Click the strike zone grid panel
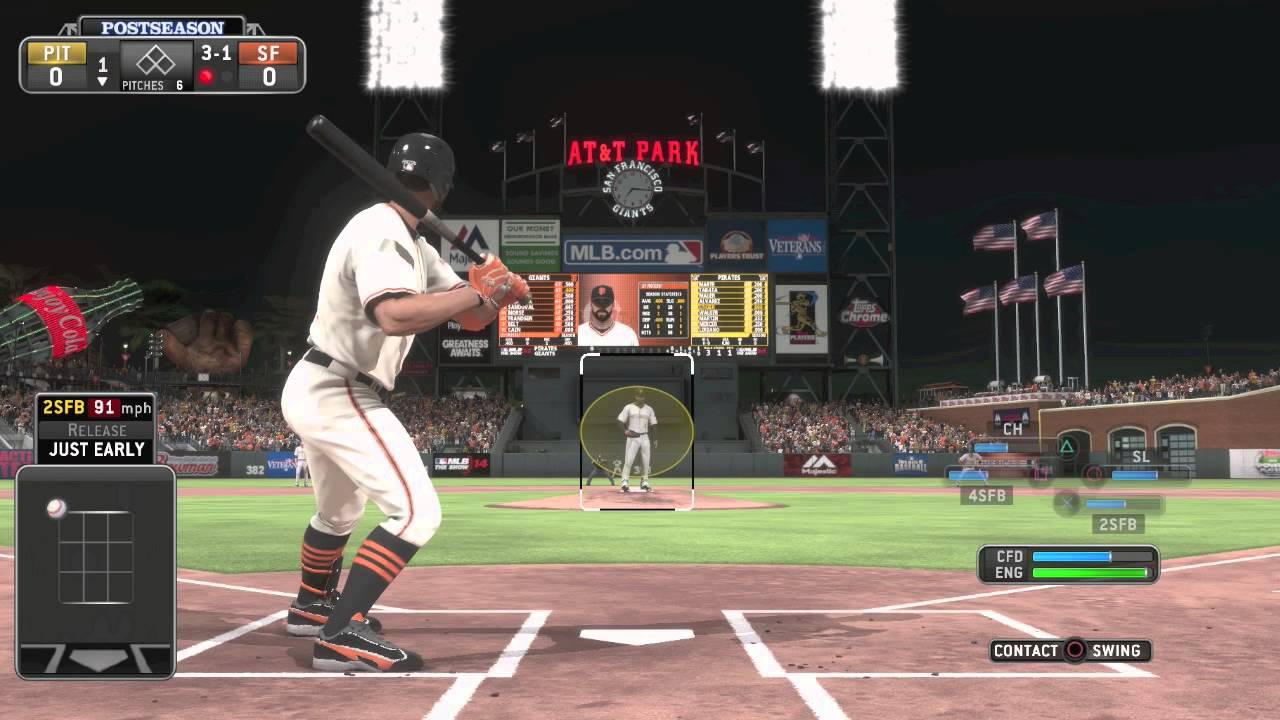1280x720 pixels. coord(96,557)
